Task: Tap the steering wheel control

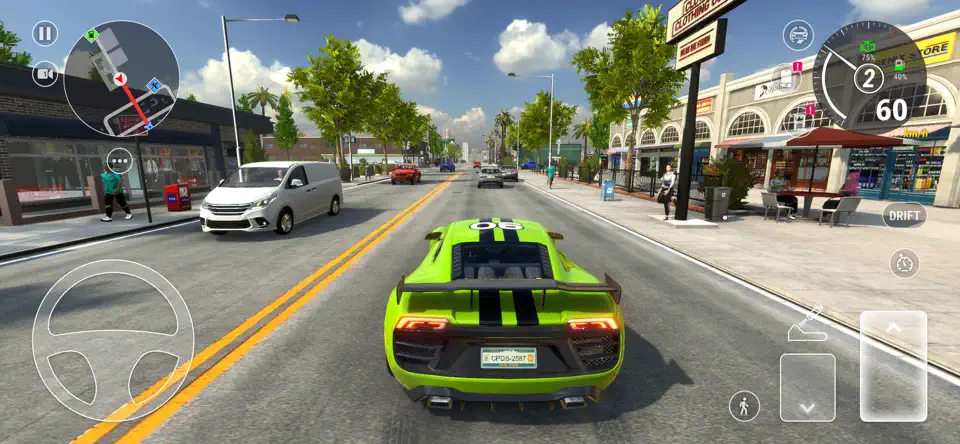Action: (112, 340)
